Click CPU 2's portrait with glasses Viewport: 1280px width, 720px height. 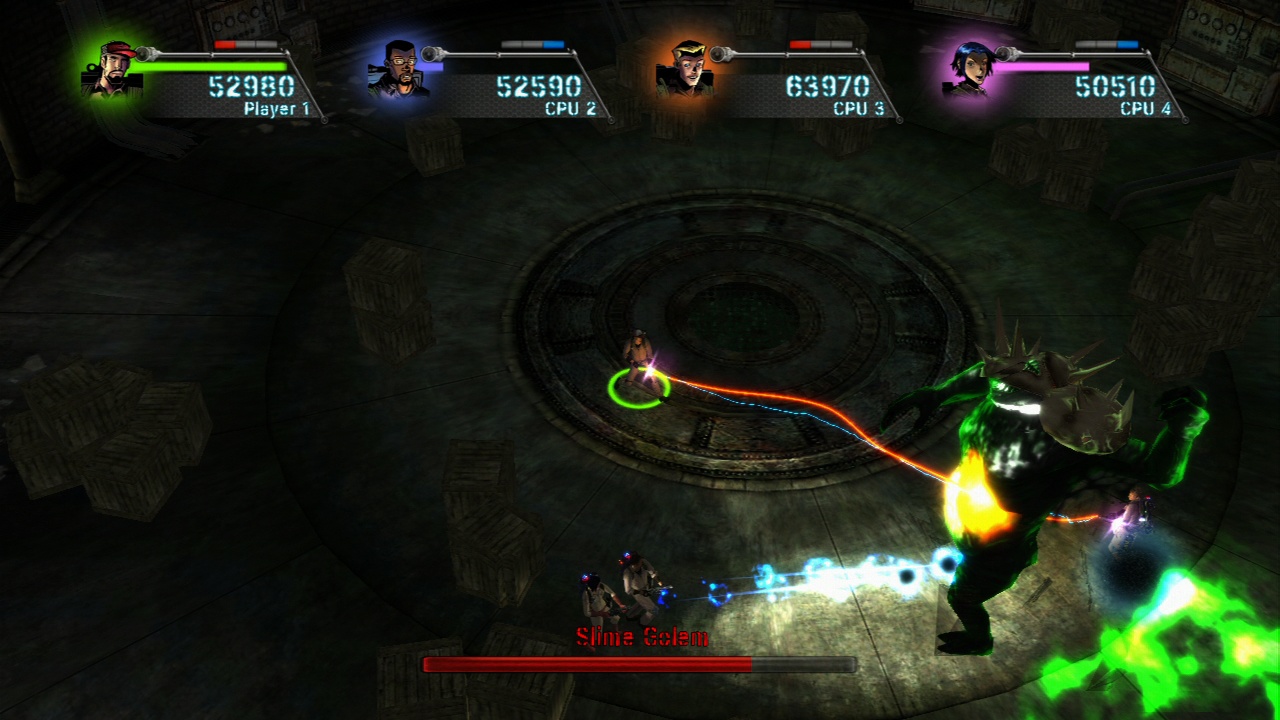pos(399,70)
